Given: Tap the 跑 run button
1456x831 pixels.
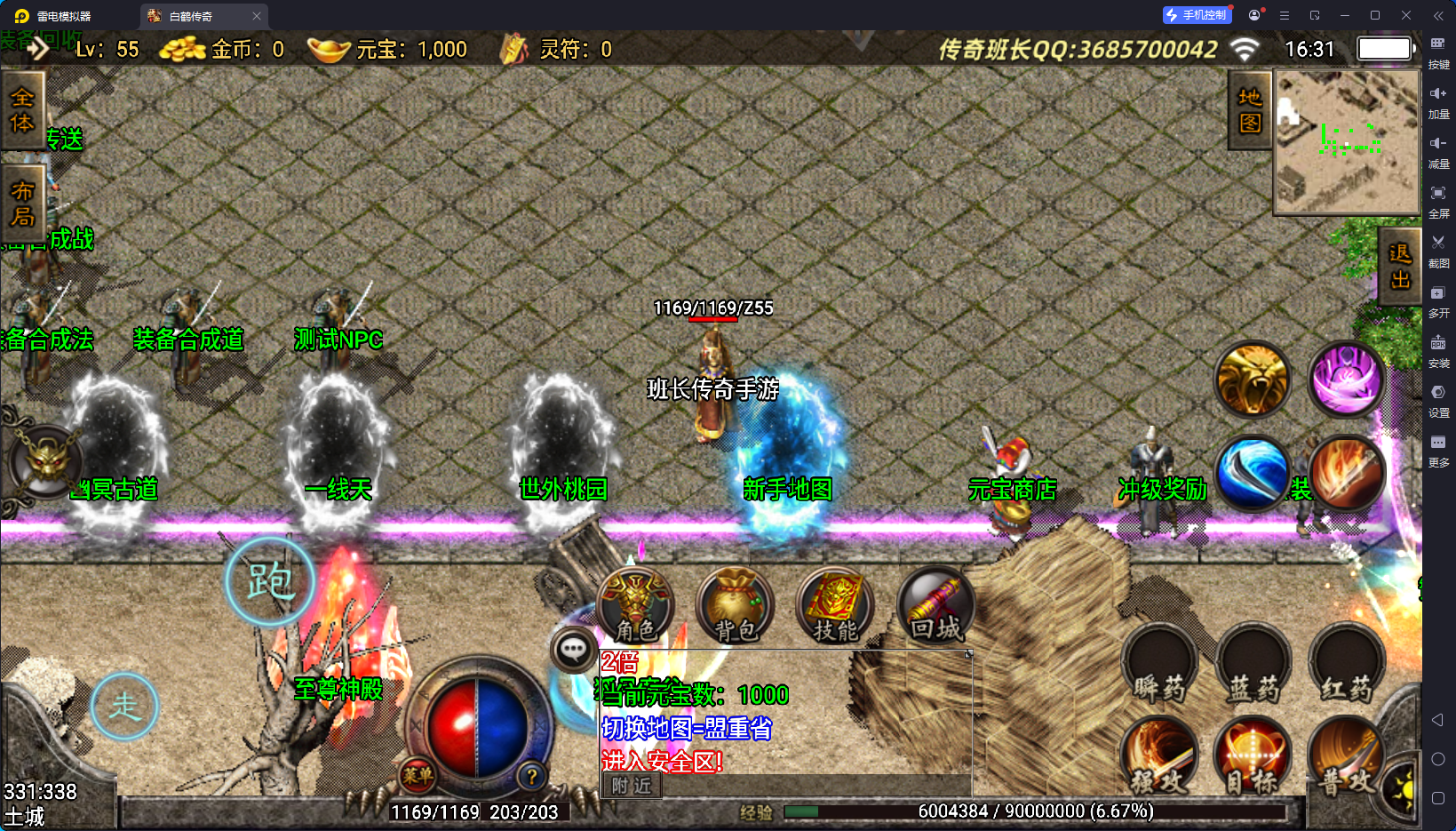Looking at the screenshot, I should pos(270,581).
